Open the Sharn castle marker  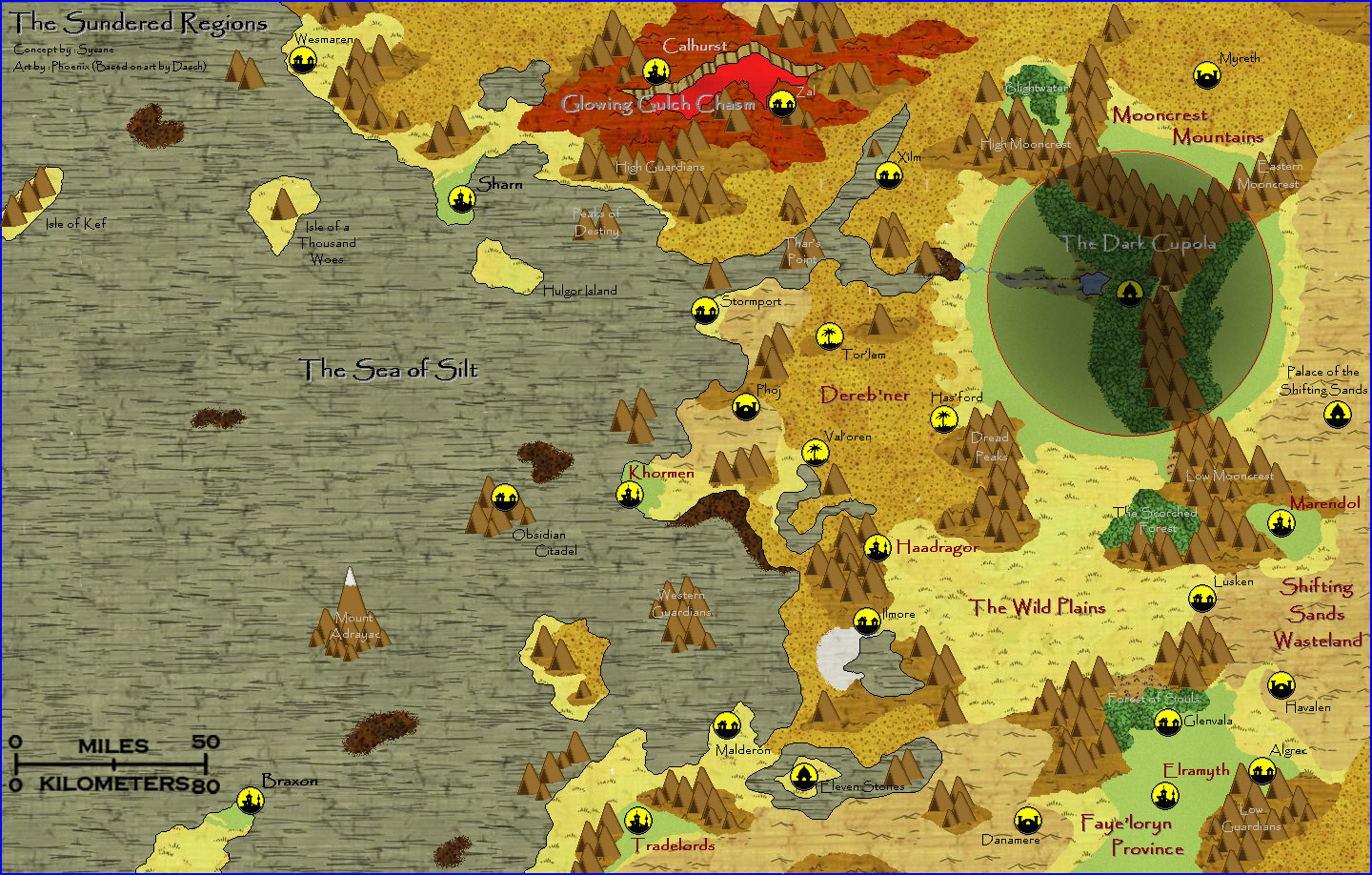point(462,198)
